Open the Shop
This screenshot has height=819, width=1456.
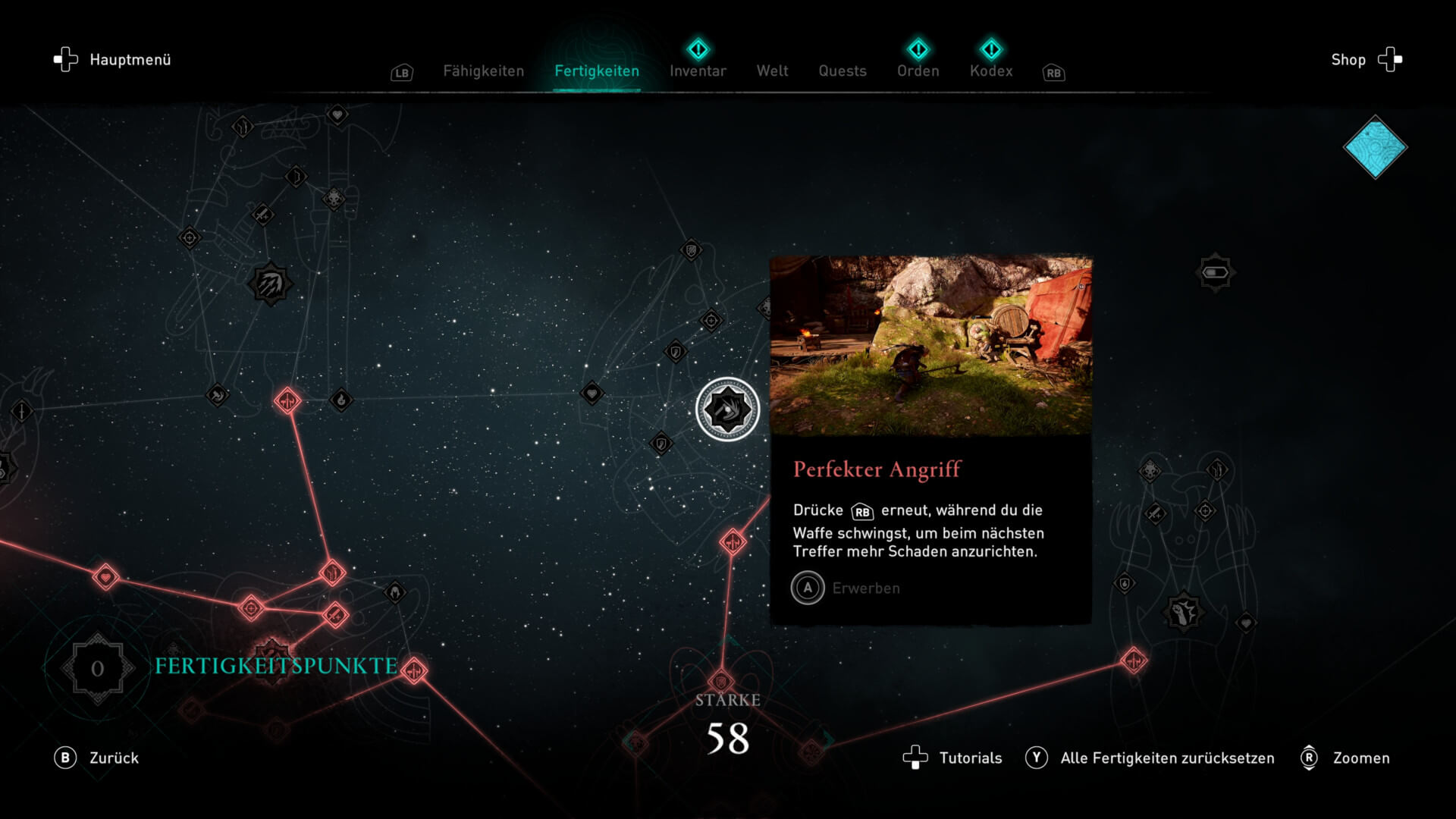pos(1366,60)
